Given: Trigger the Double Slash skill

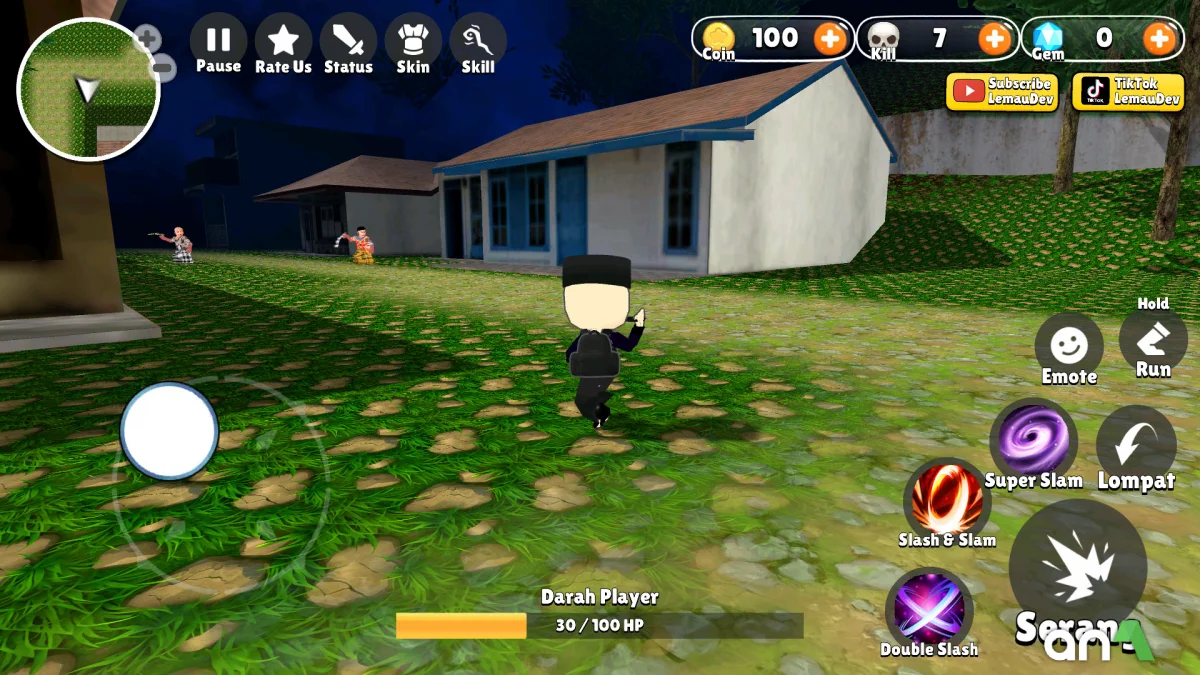Looking at the screenshot, I should pos(929,609).
